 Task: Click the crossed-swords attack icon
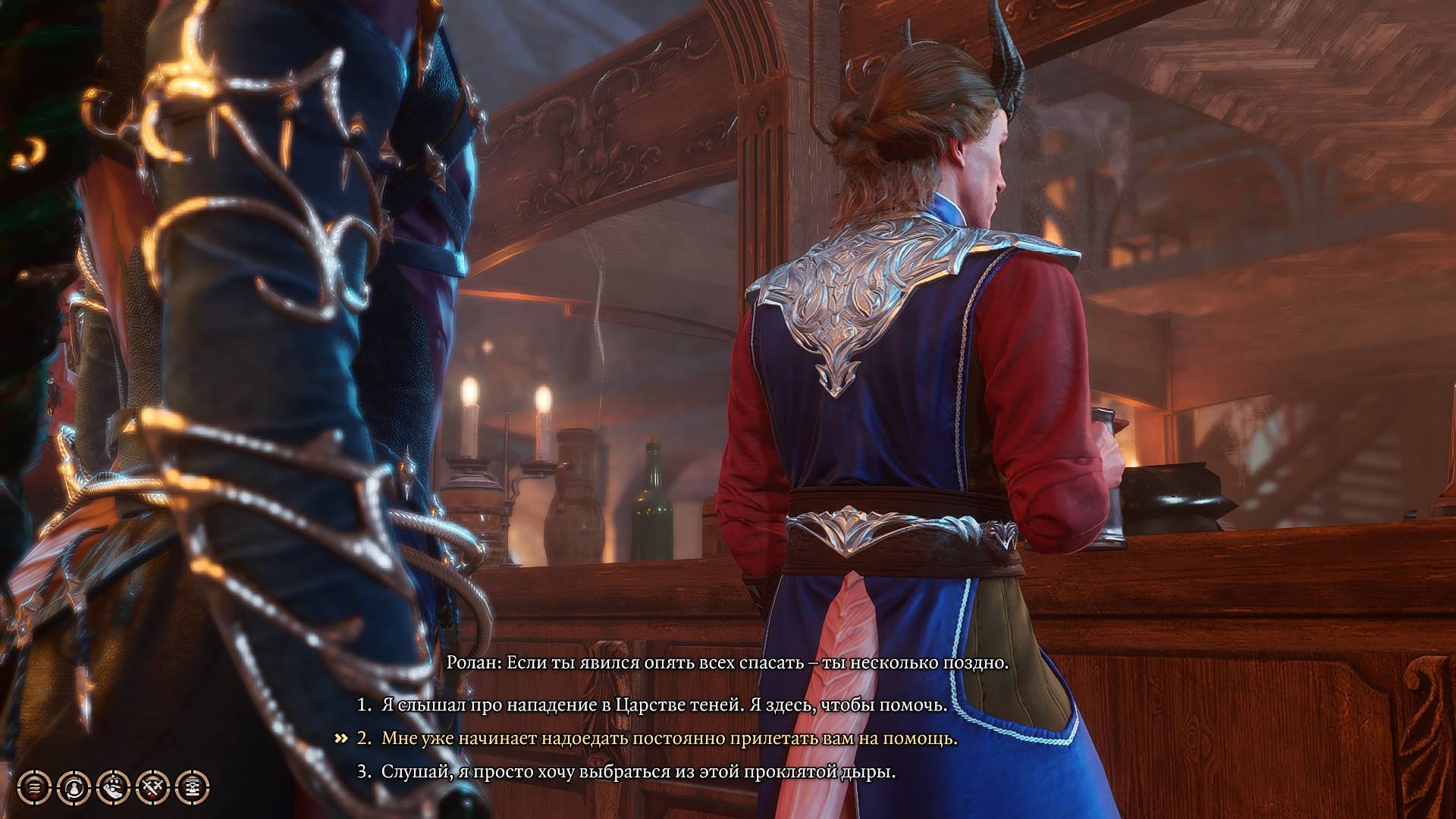153,787
